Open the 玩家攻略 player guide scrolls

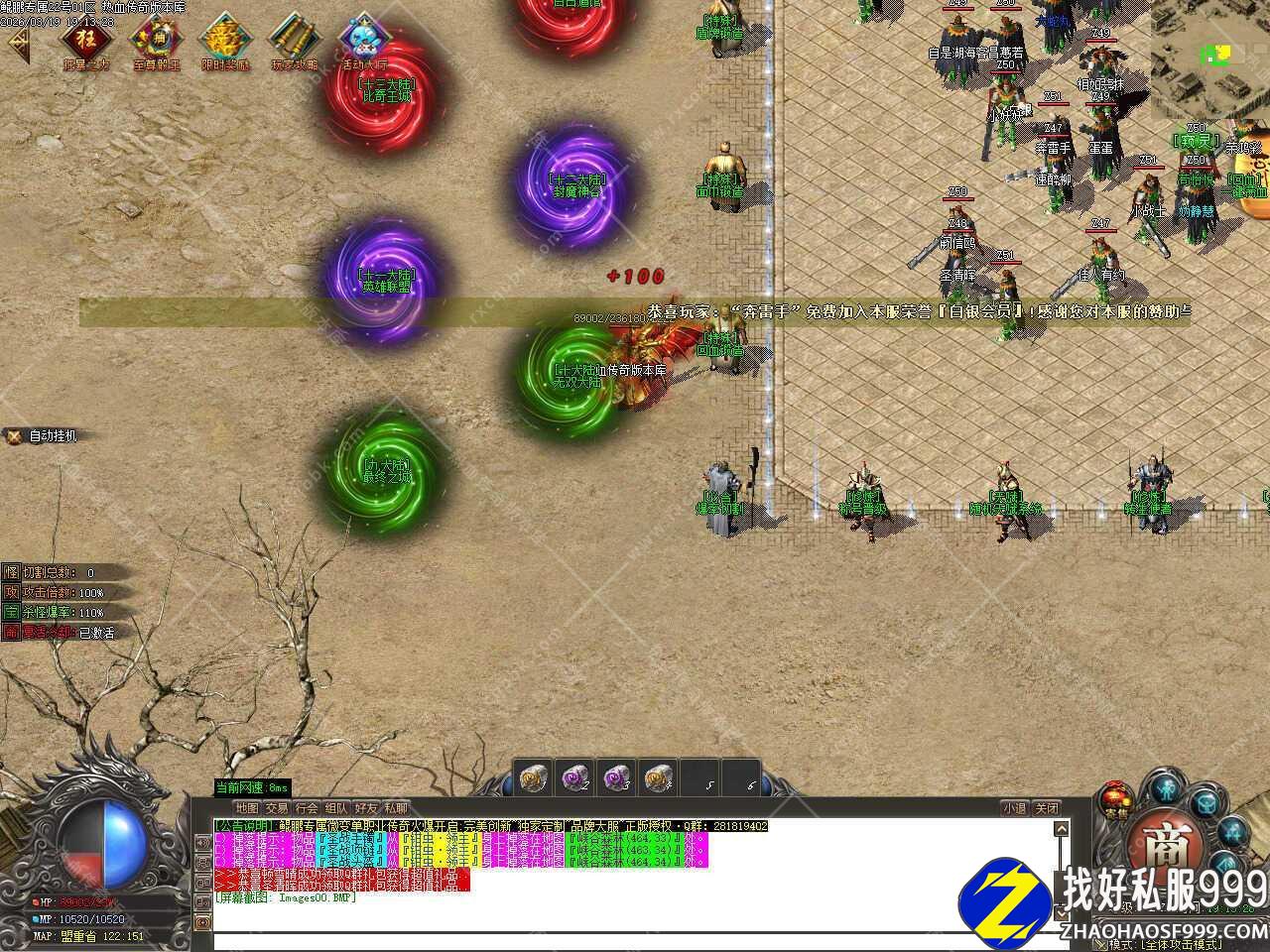(295, 42)
